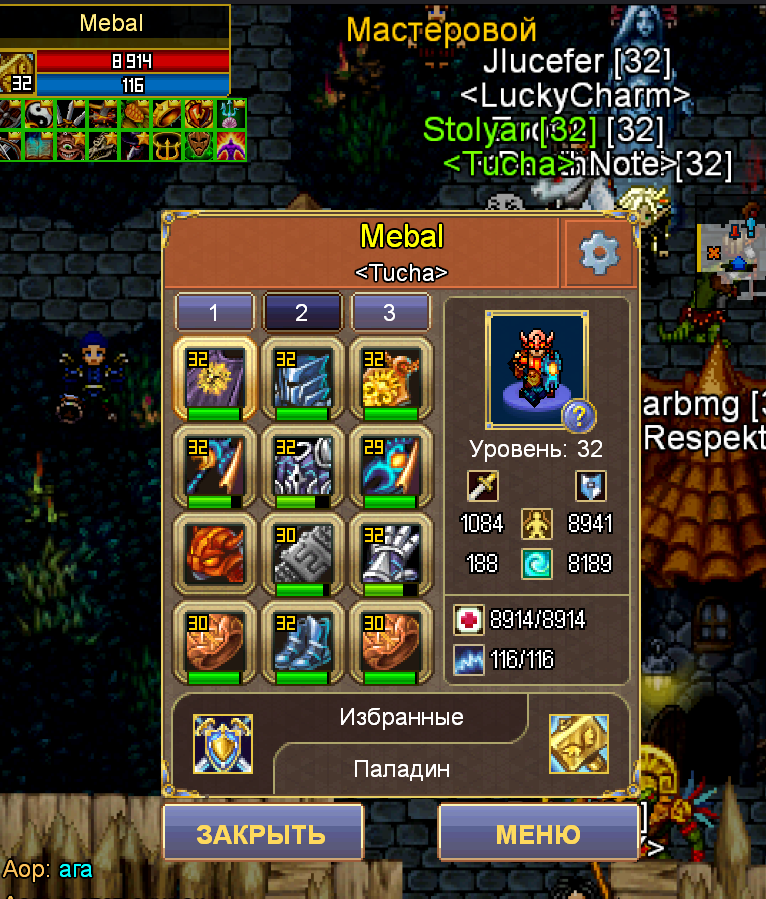Open the МЕНЮ button
Viewport: 766px width, 899px height.
coord(537,834)
